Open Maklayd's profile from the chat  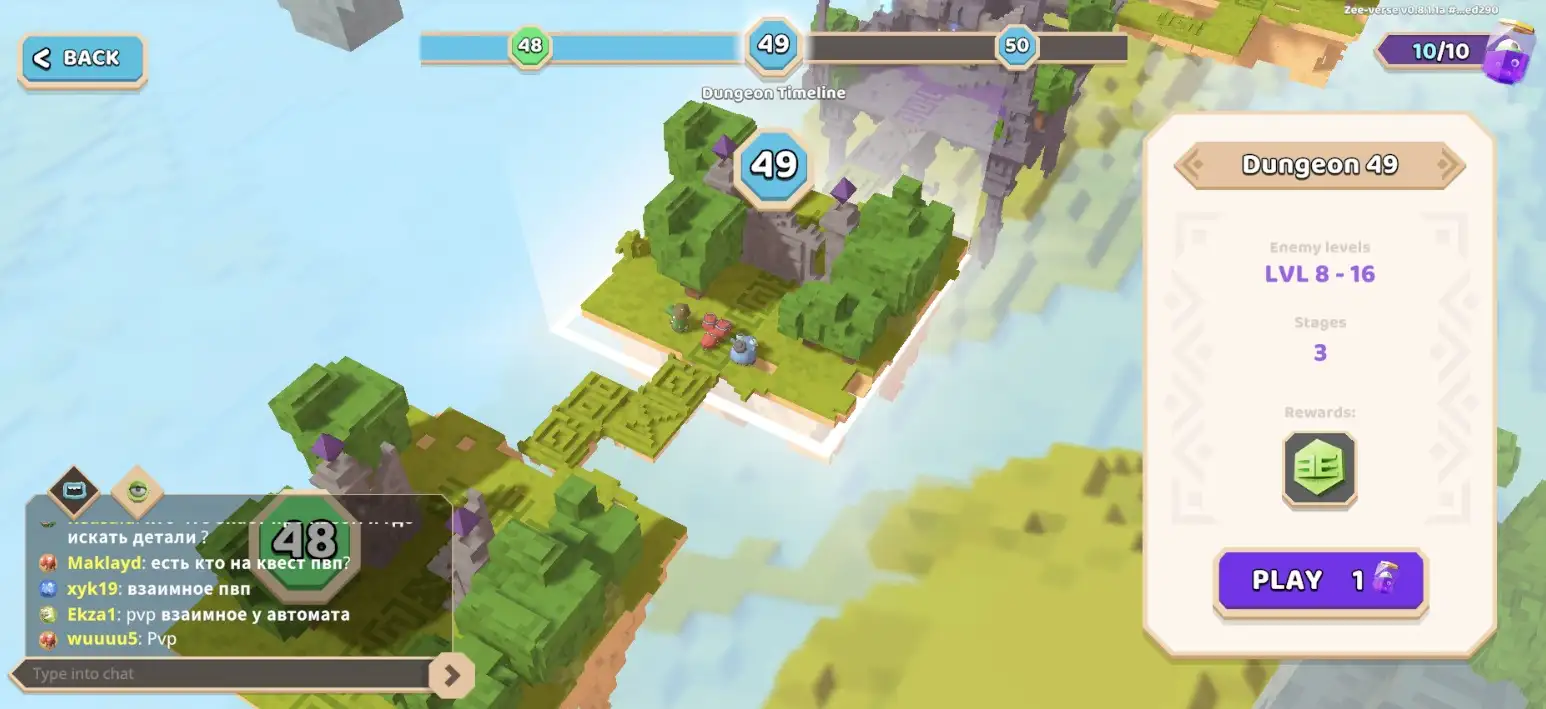pos(104,563)
